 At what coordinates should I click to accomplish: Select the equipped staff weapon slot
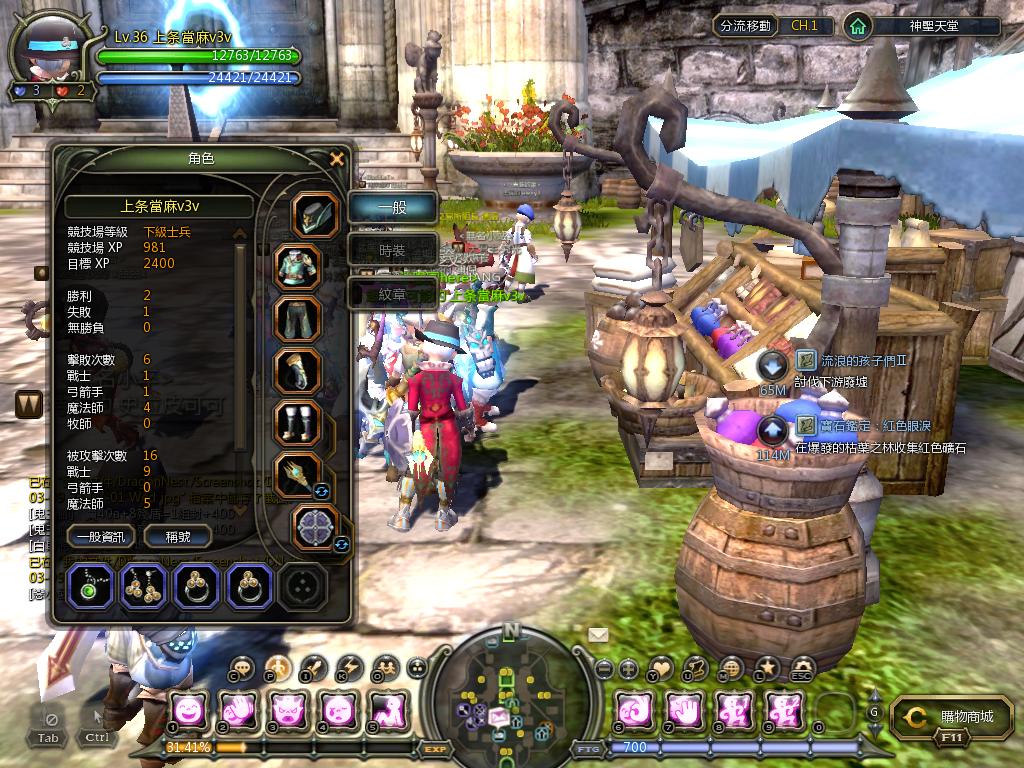298,476
